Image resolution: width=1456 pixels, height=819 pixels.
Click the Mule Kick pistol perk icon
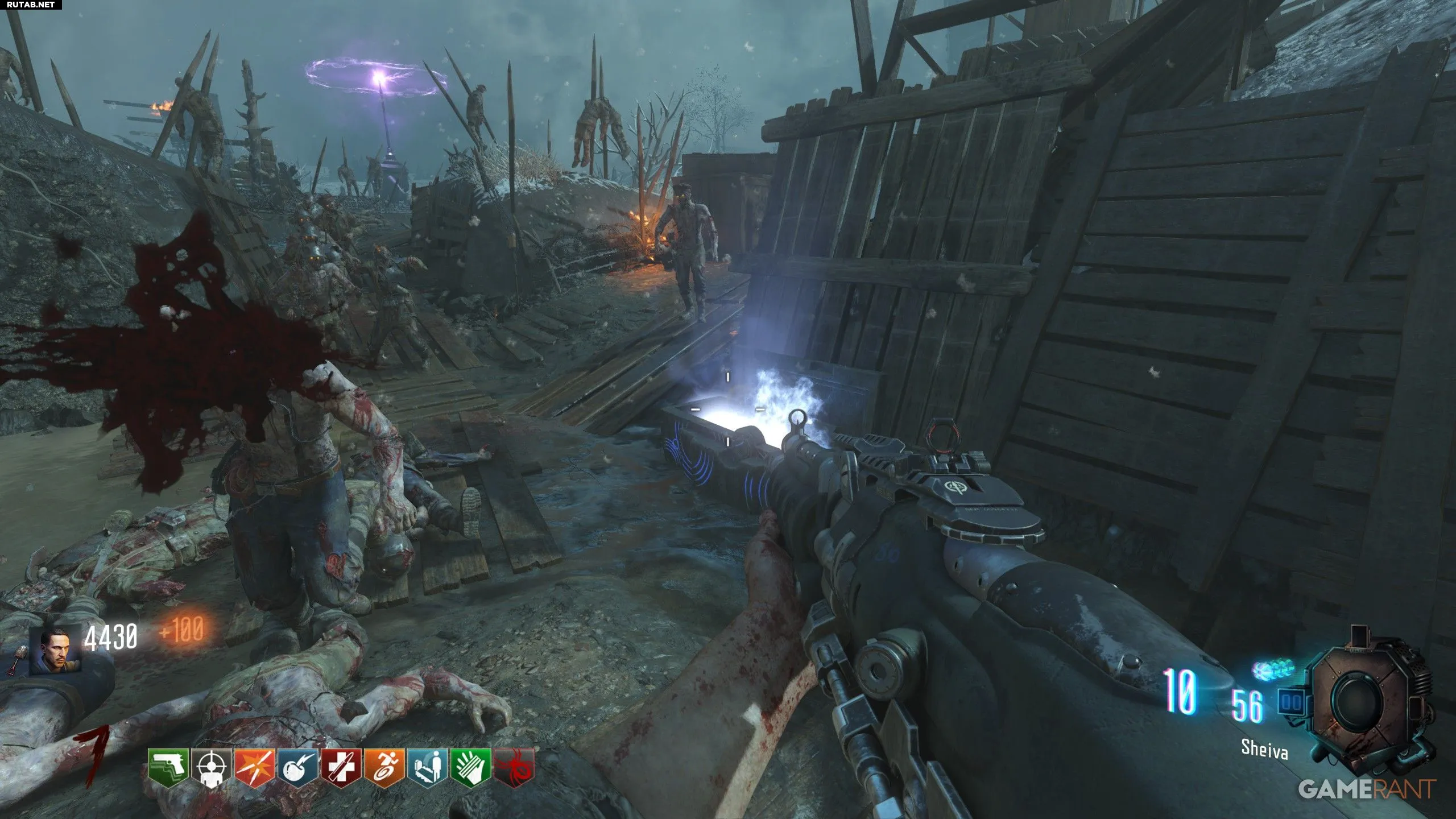168,767
